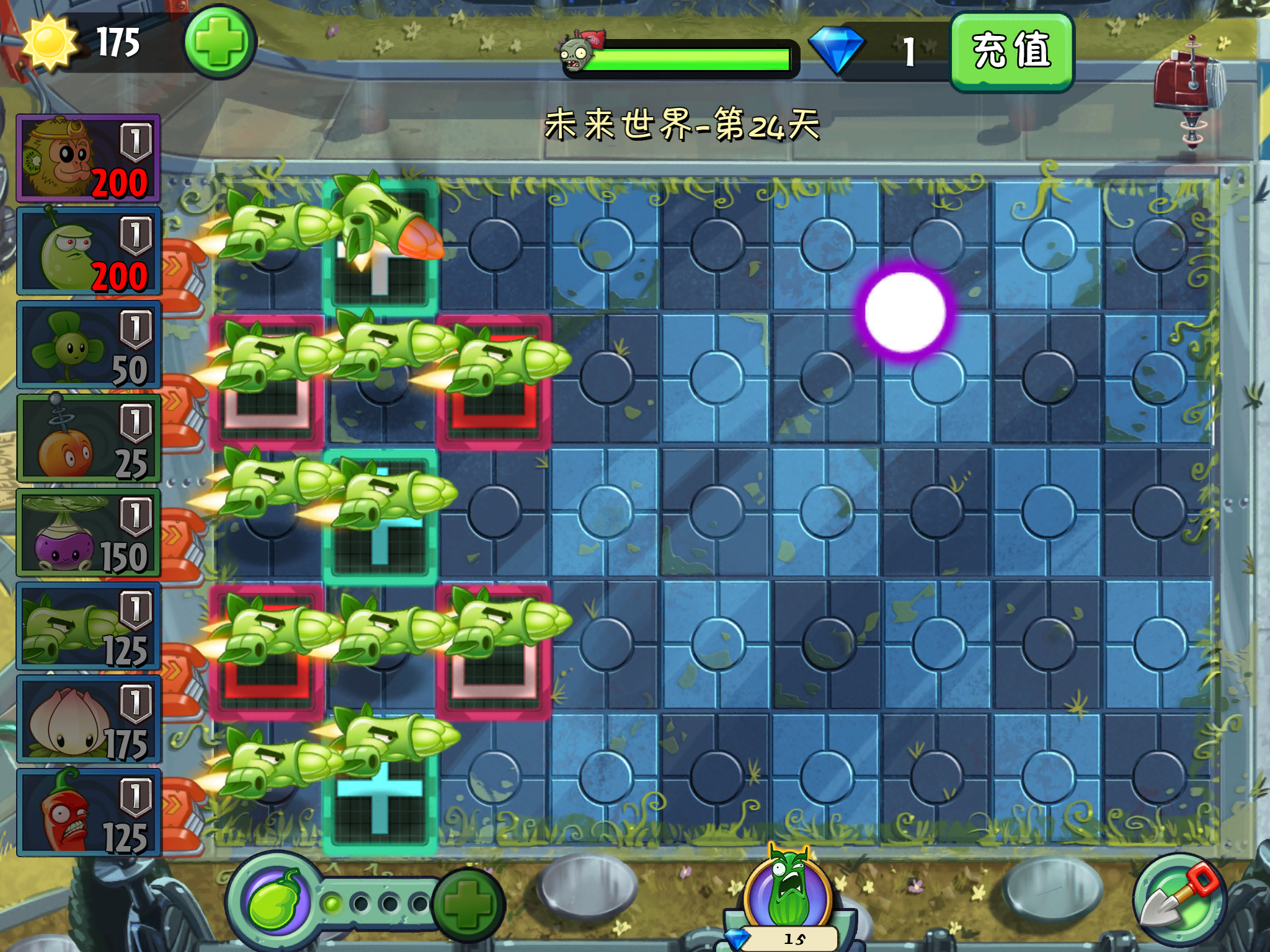Open the 充值 recharge shop
1270x952 pixels.
point(1011,52)
